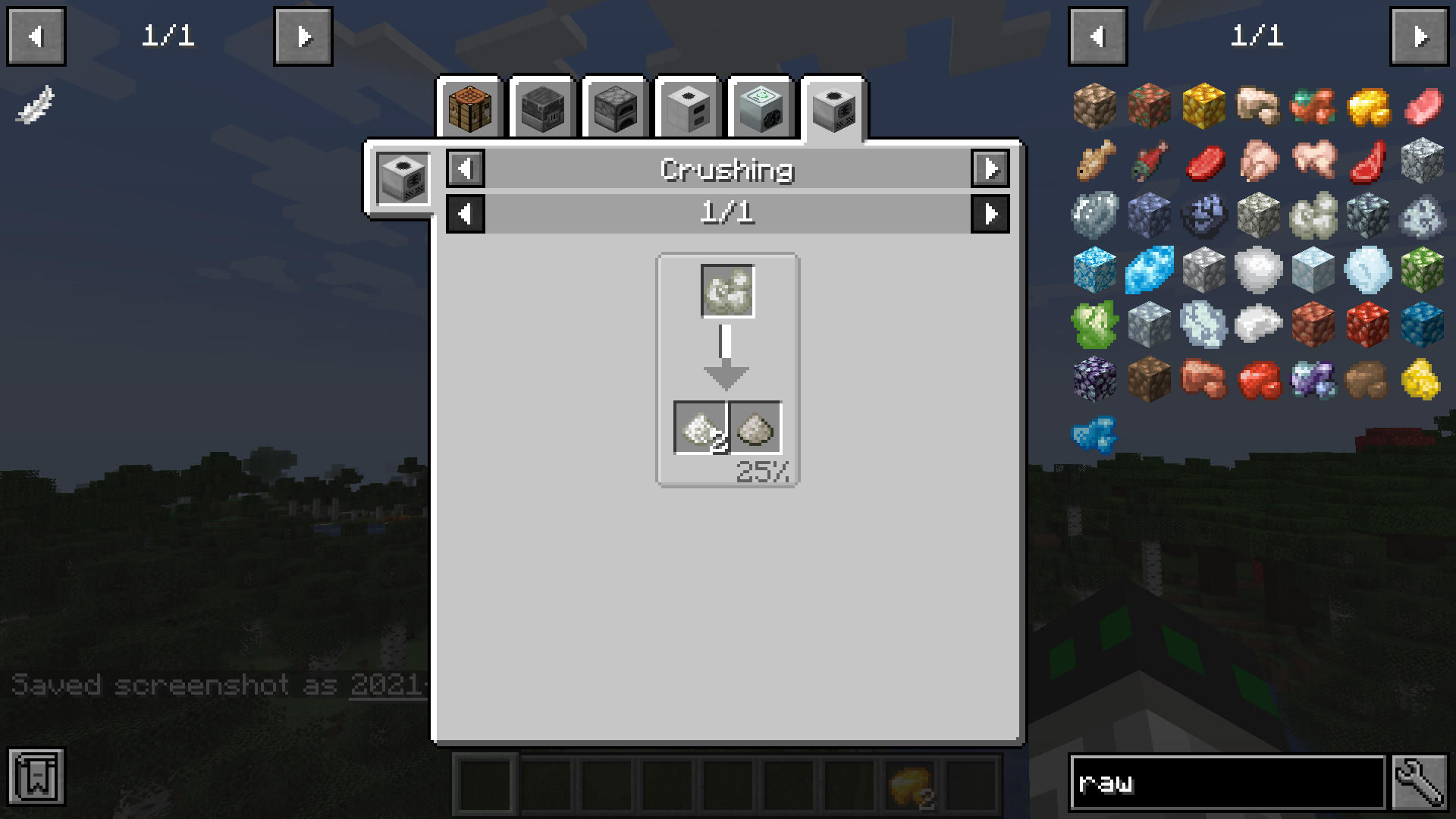Screen dimensions: 1456x819
Task: Pick the red raw beef item
Action: coord(1203,161)
